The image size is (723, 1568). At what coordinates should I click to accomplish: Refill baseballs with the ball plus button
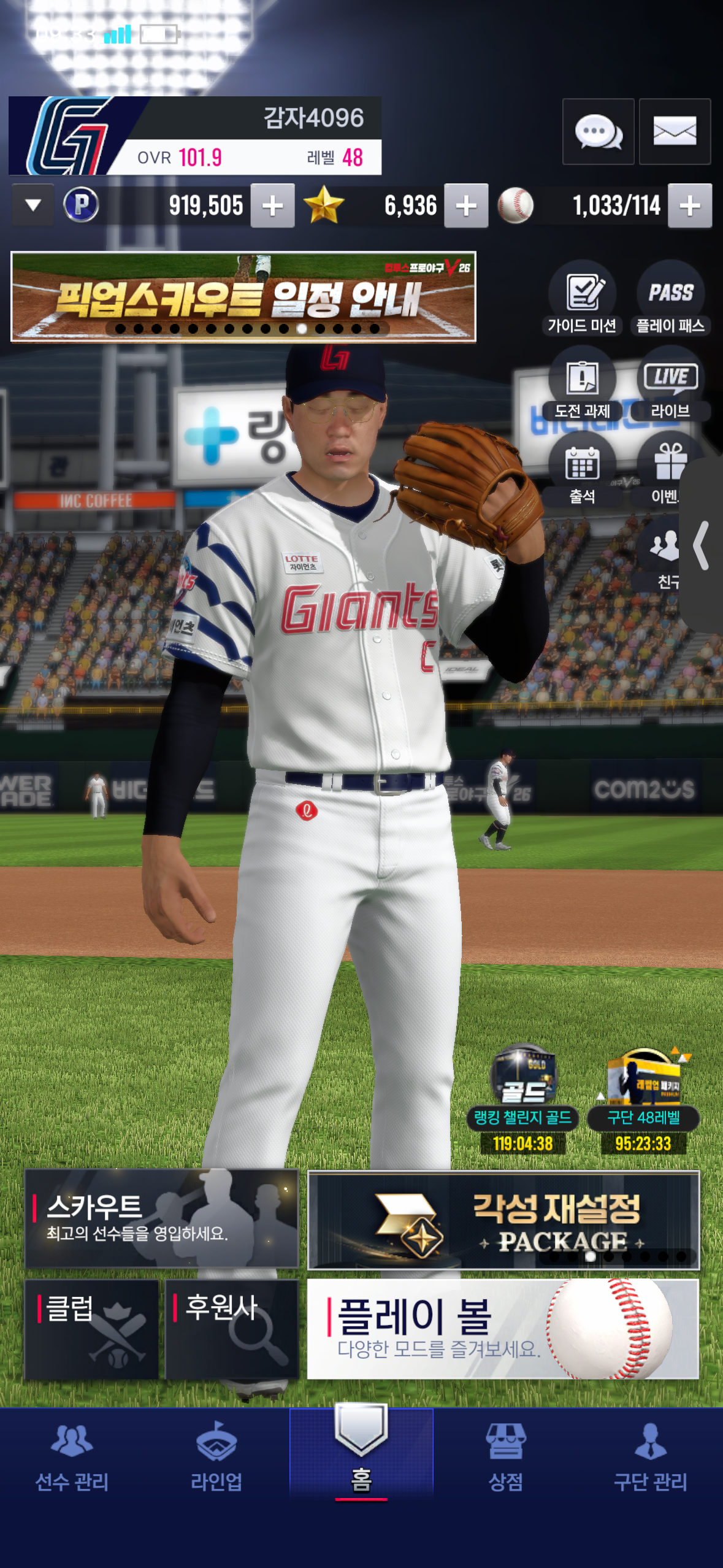[x=690, y=206]
